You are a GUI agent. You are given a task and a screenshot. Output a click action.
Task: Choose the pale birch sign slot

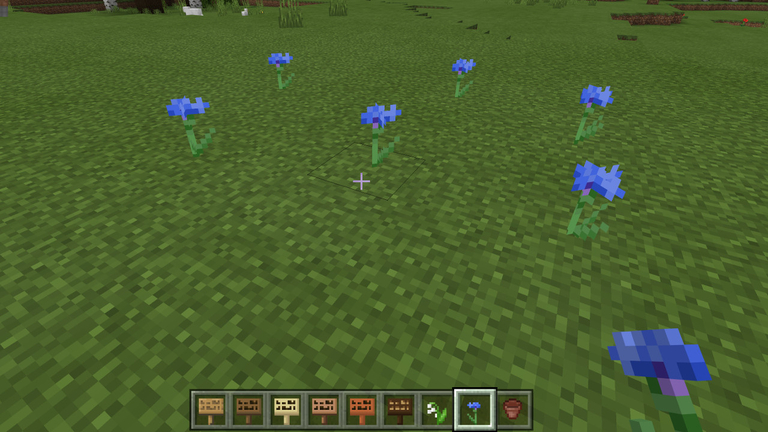pyautogui.click(x=286, y=409)
